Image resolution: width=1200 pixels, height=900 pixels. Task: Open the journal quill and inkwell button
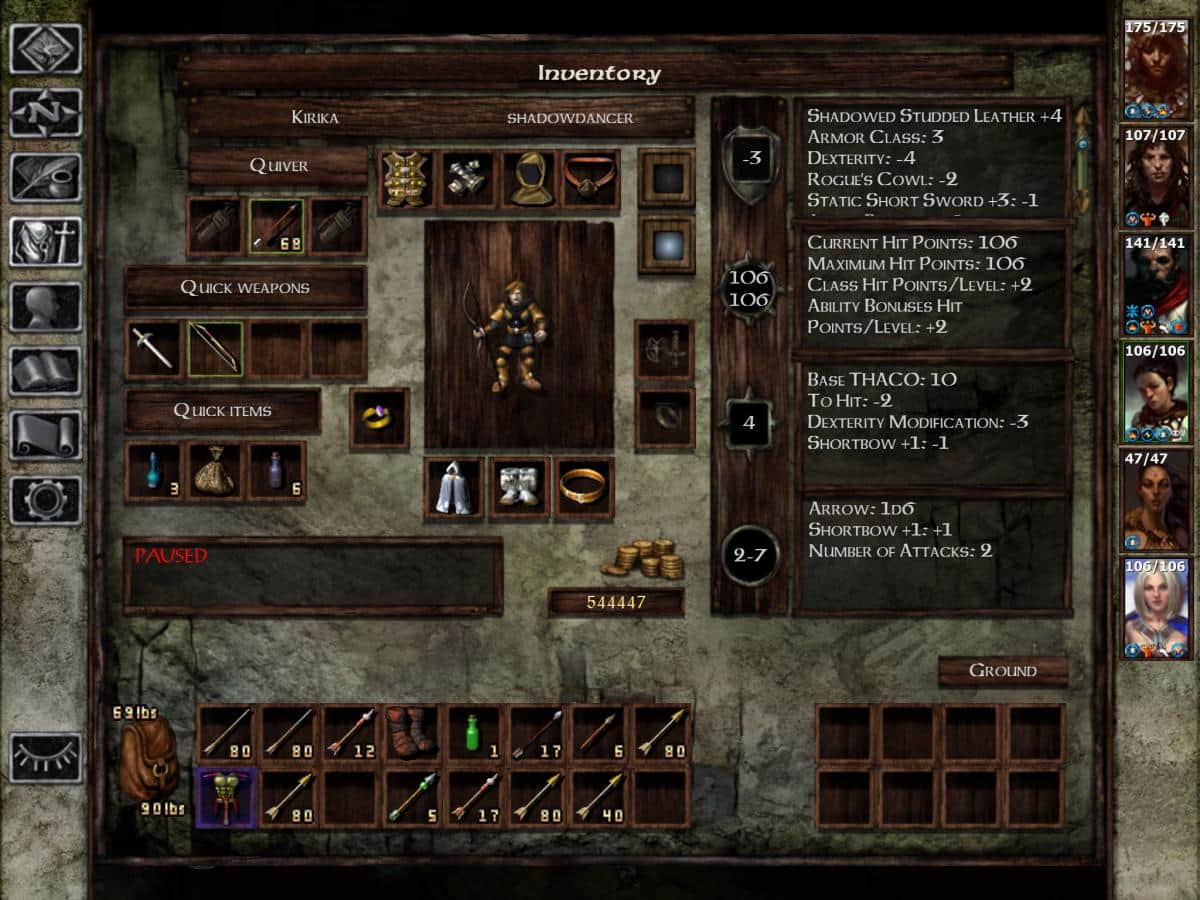45,177
